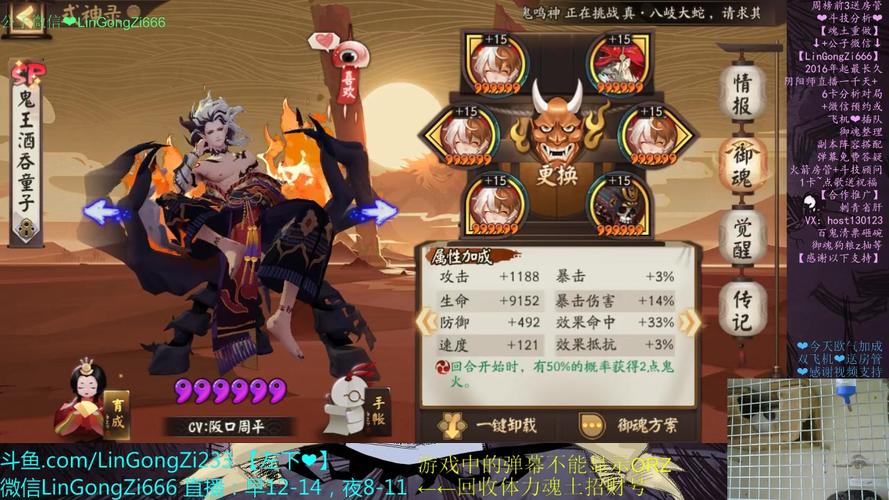
Task: Select the 御魂 soul tab
Action: pos(743,164)
